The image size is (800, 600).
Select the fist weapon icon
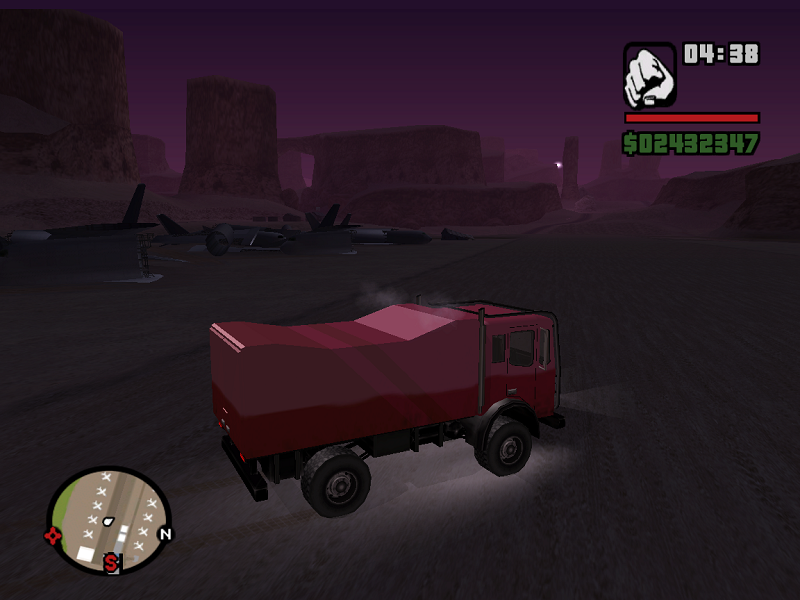[x=650, y=75]
